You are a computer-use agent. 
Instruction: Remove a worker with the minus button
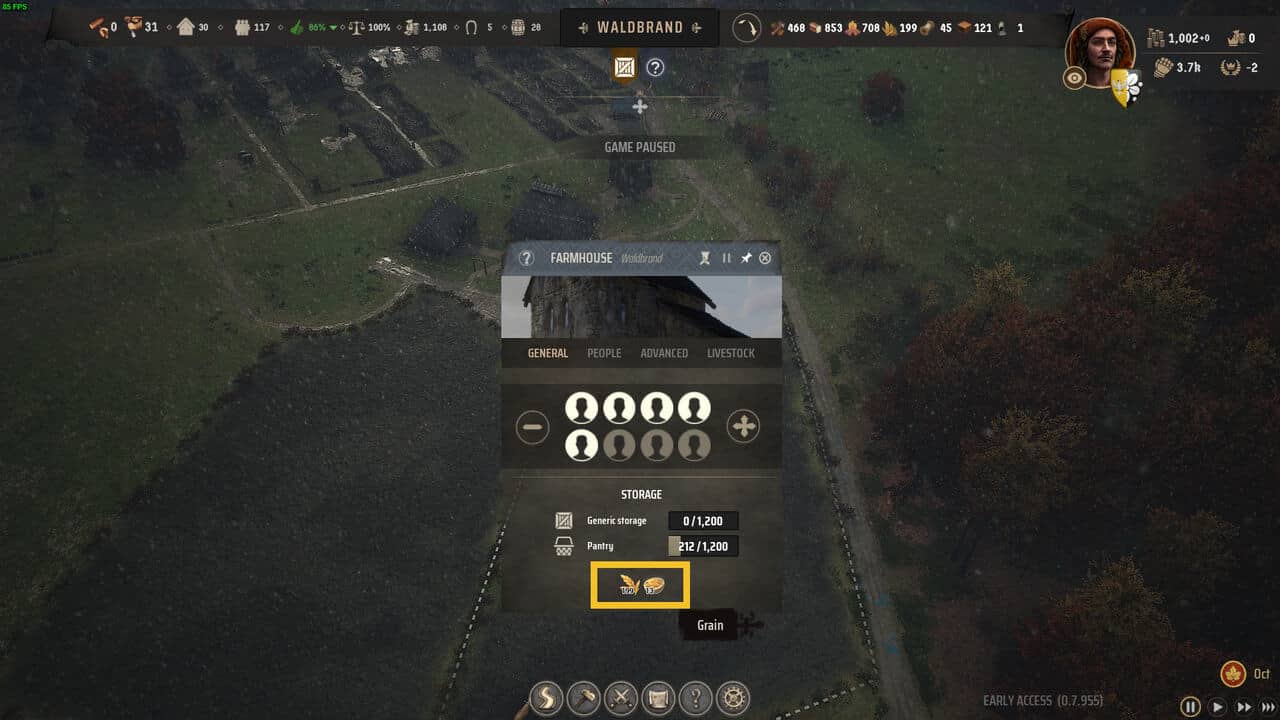tap(533, 428)
